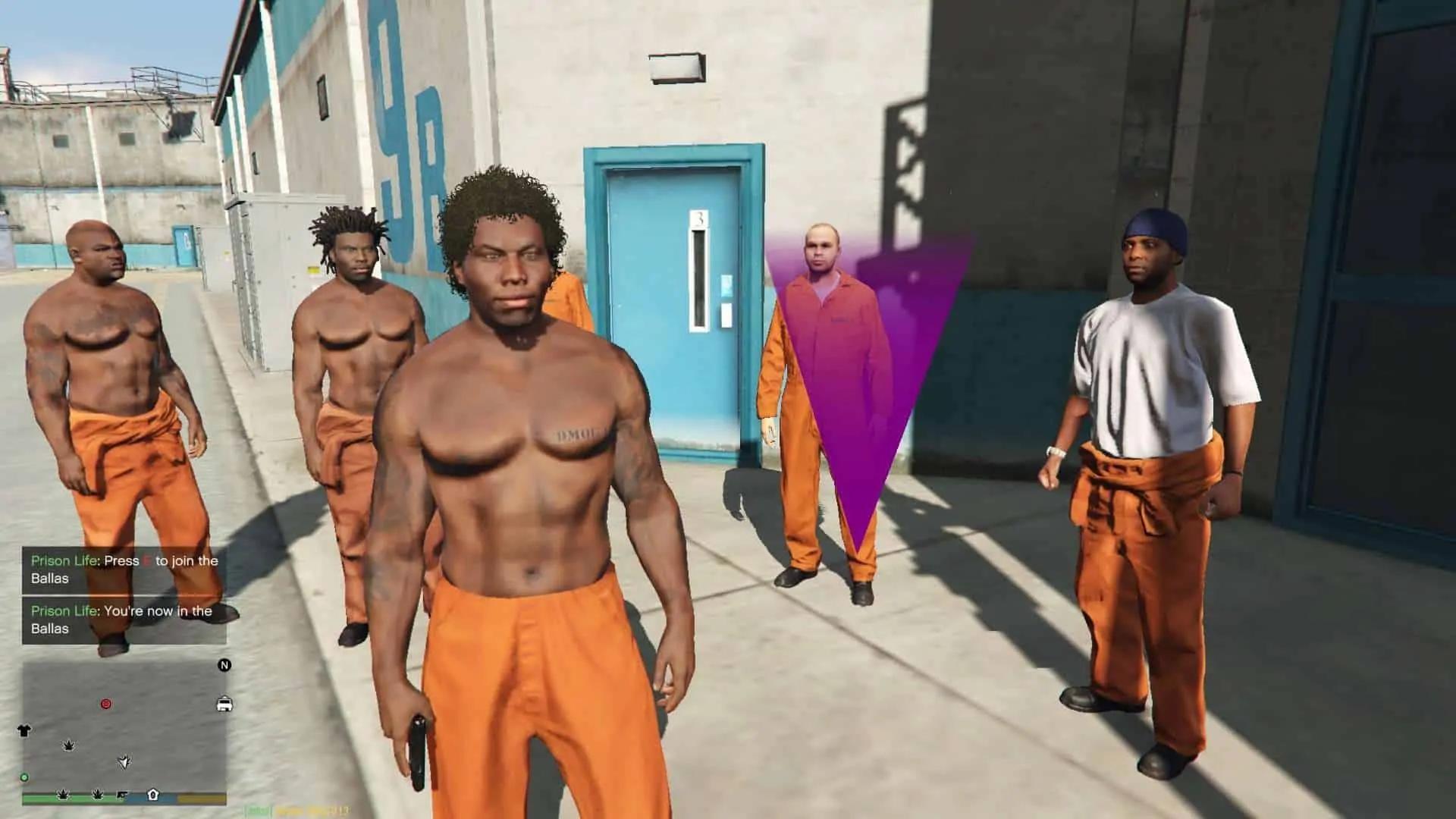Click the left weed leaf icon on the status bar
1456x819 pixels.
tap(64, 795)
